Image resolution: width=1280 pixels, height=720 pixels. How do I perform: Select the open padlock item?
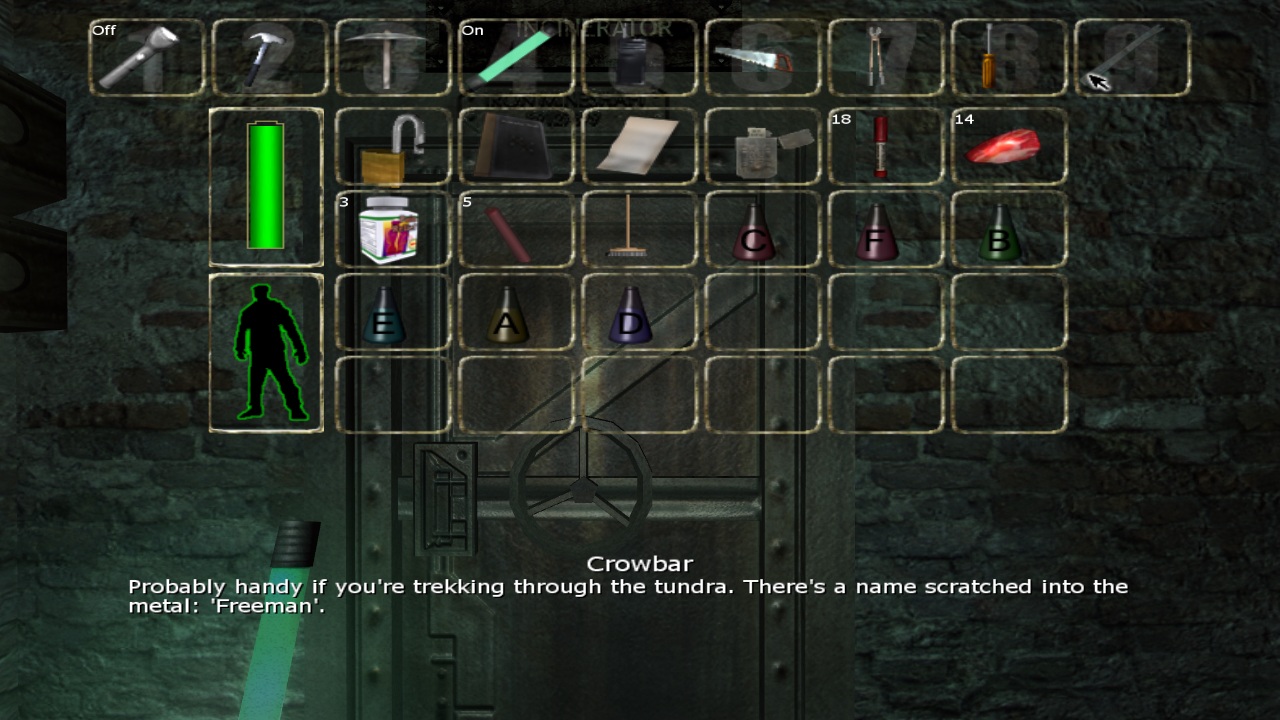point(392,147)
